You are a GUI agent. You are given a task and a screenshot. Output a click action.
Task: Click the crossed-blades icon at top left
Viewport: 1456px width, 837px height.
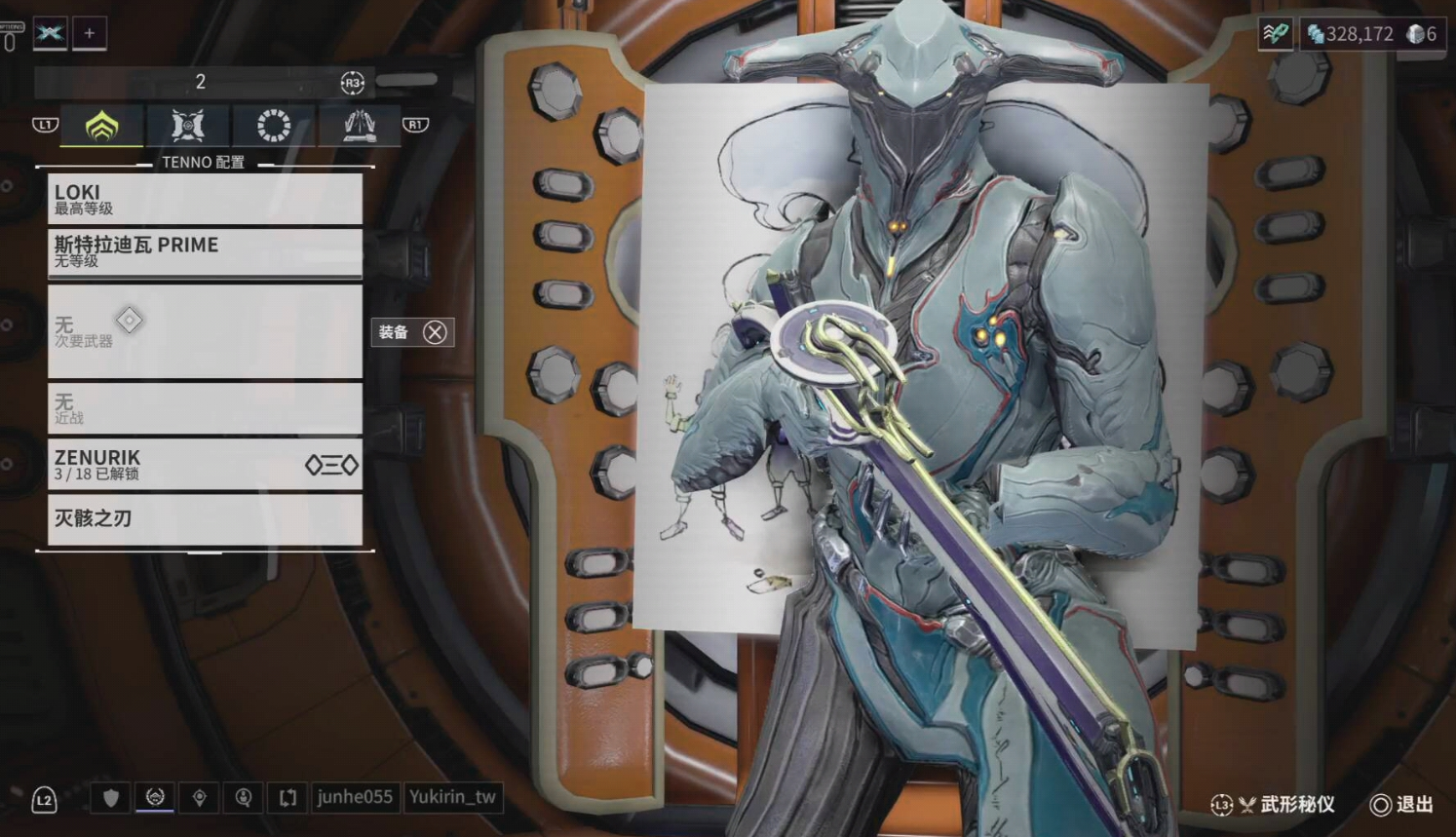coord(50,33)
